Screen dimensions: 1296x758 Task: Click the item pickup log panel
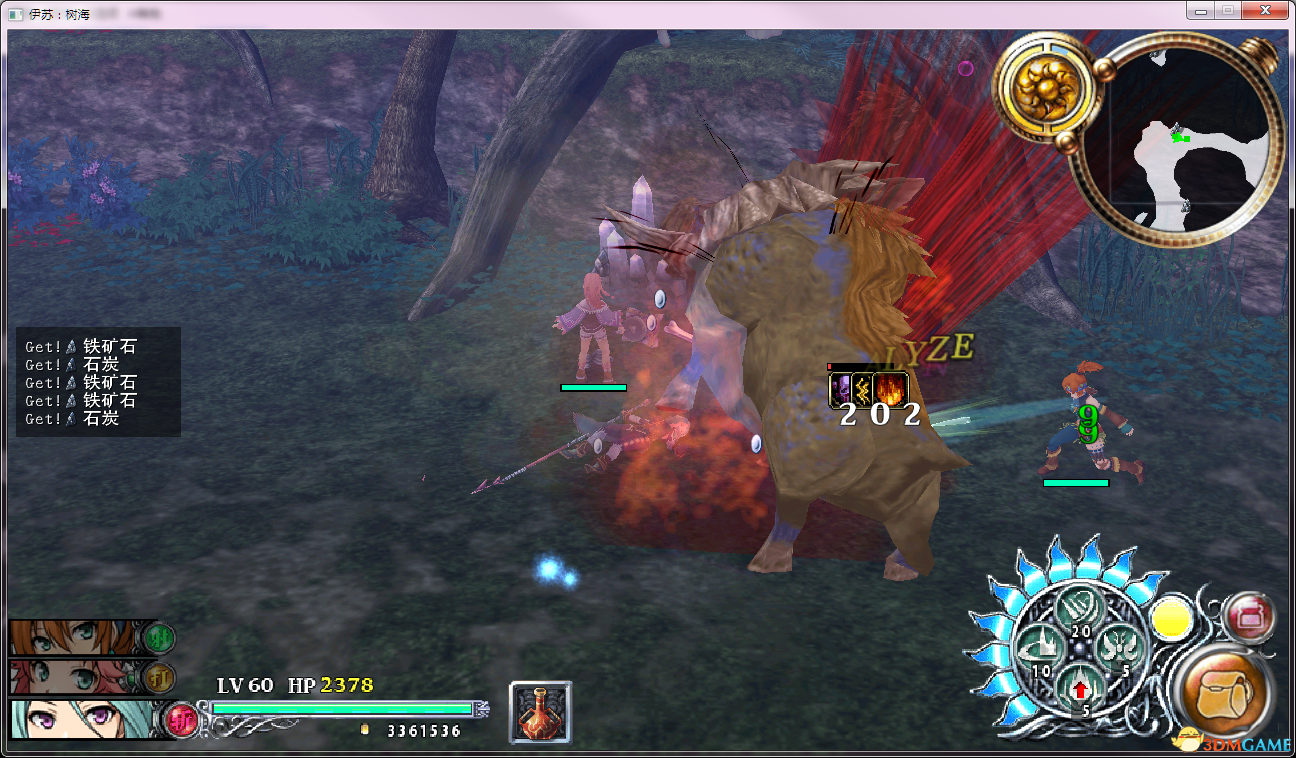98,382
